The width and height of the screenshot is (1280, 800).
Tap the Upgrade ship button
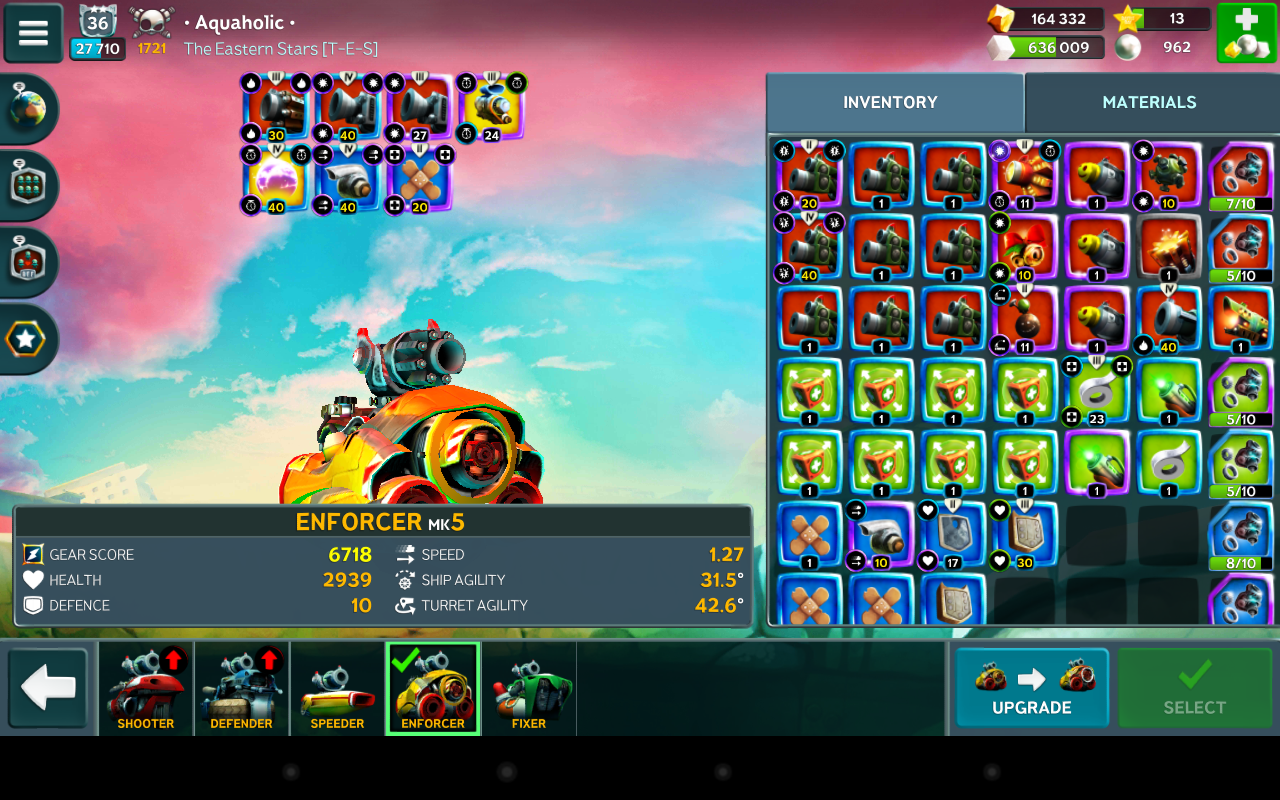1031,687
